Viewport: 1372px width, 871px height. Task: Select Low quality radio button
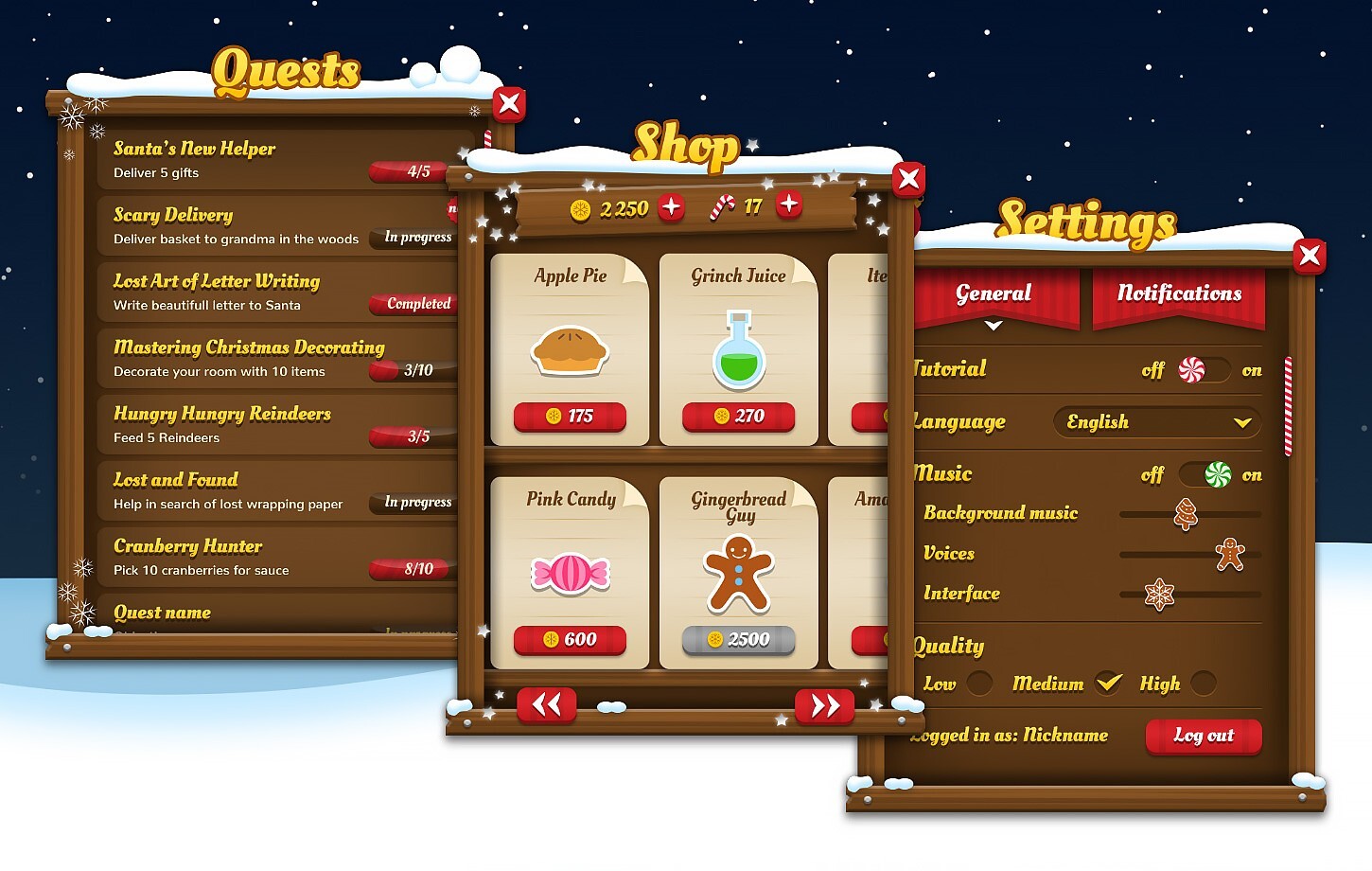click(979, 684)
